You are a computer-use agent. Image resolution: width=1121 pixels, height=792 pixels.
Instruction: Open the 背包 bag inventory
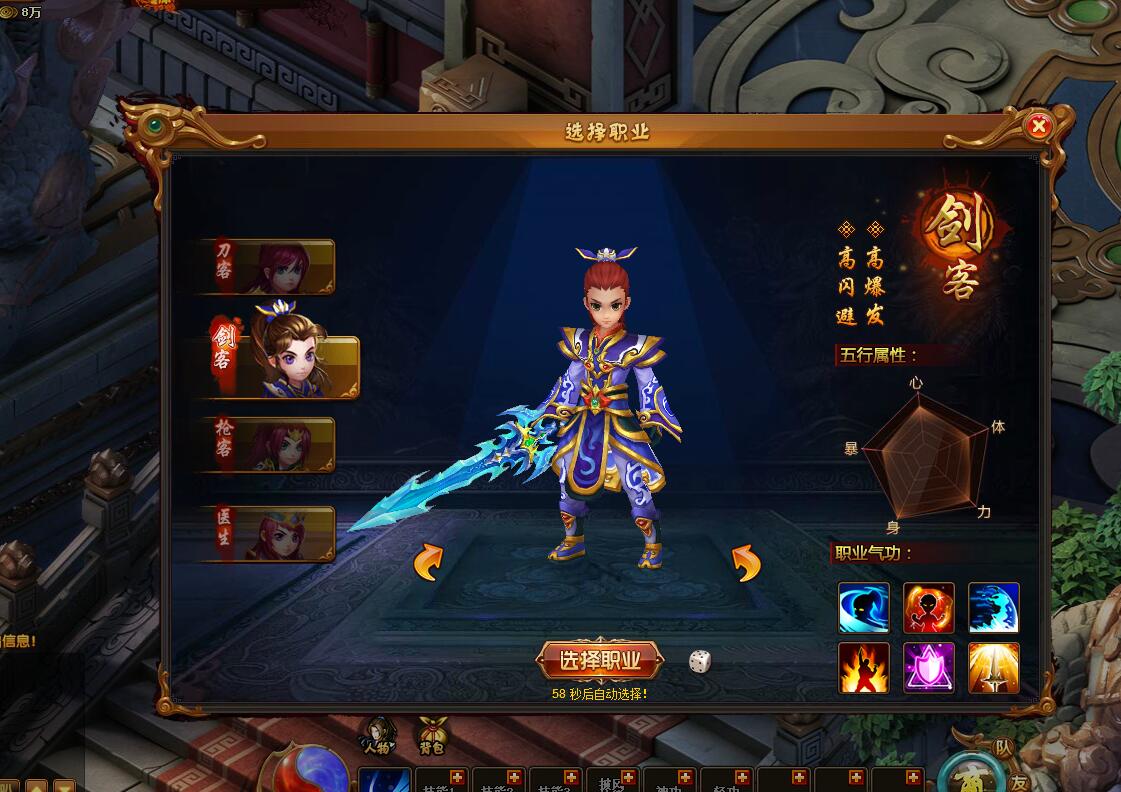[x=432, y=735]
